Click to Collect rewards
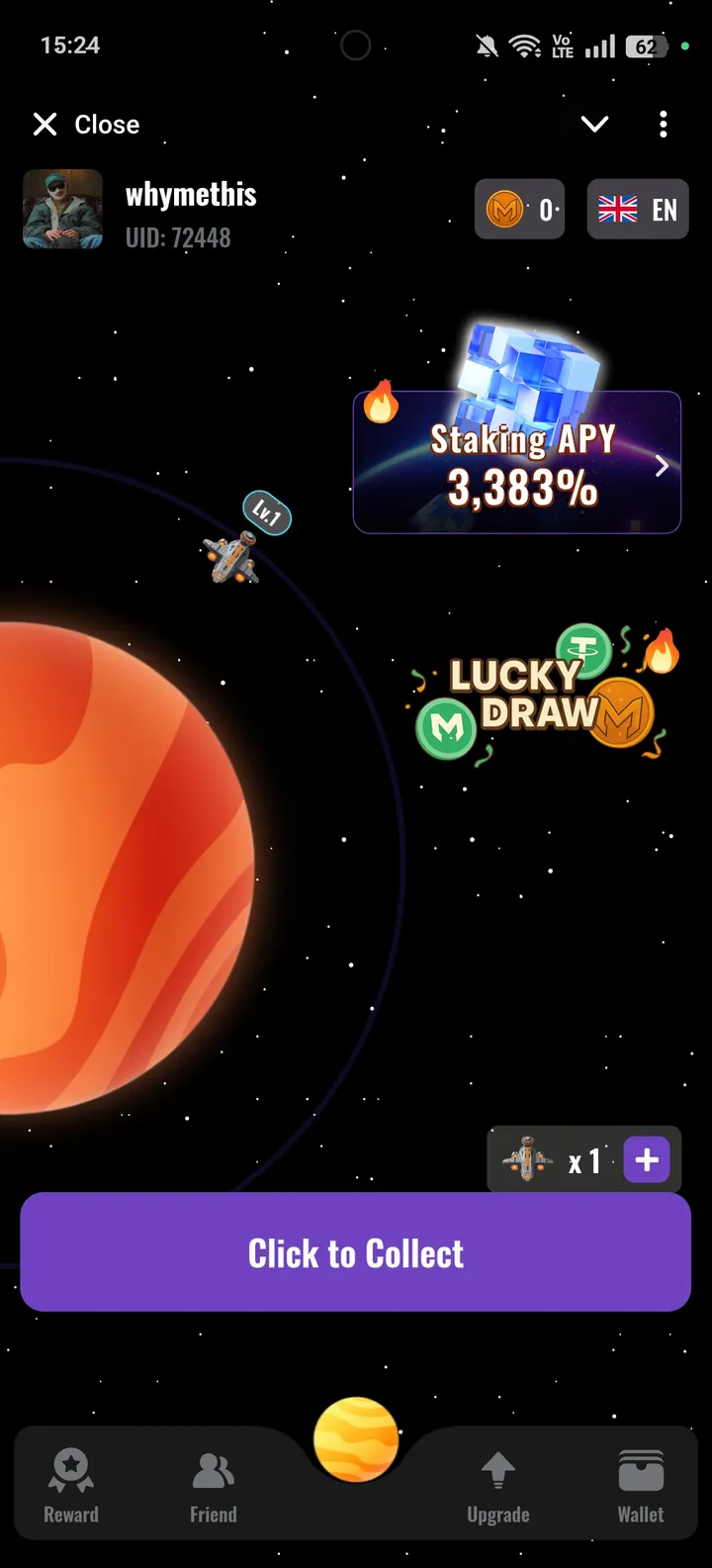712x1568 pixels. (356, 1252)
